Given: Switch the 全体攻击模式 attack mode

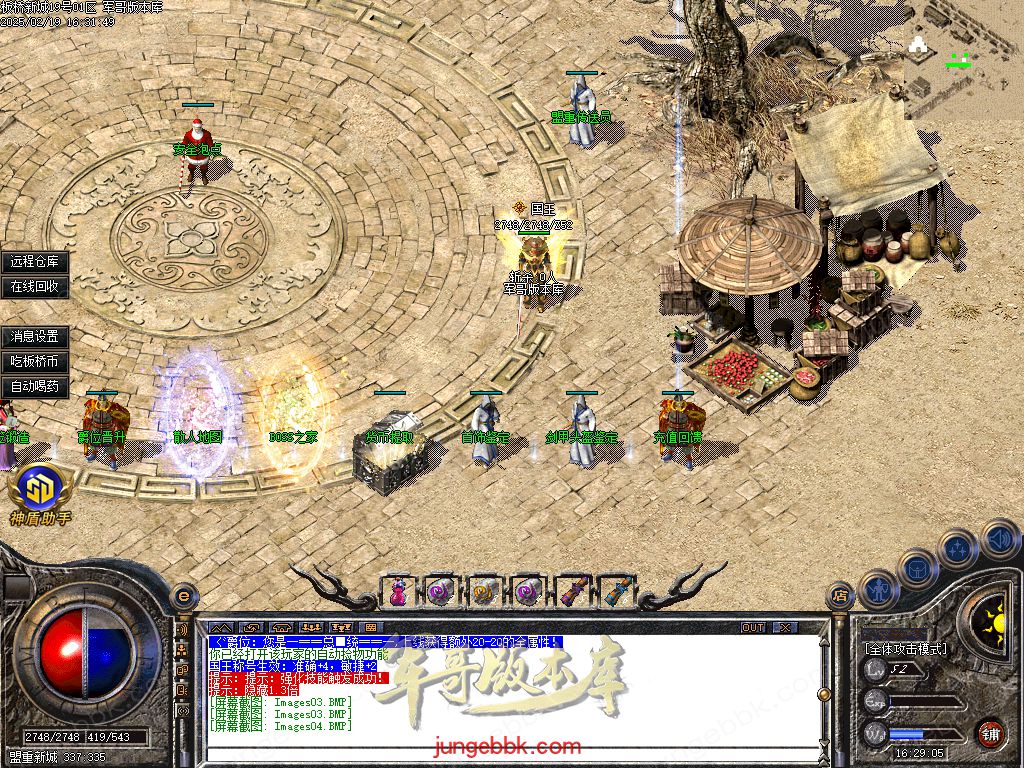Looking at the screenshot, I should (906, 648).
